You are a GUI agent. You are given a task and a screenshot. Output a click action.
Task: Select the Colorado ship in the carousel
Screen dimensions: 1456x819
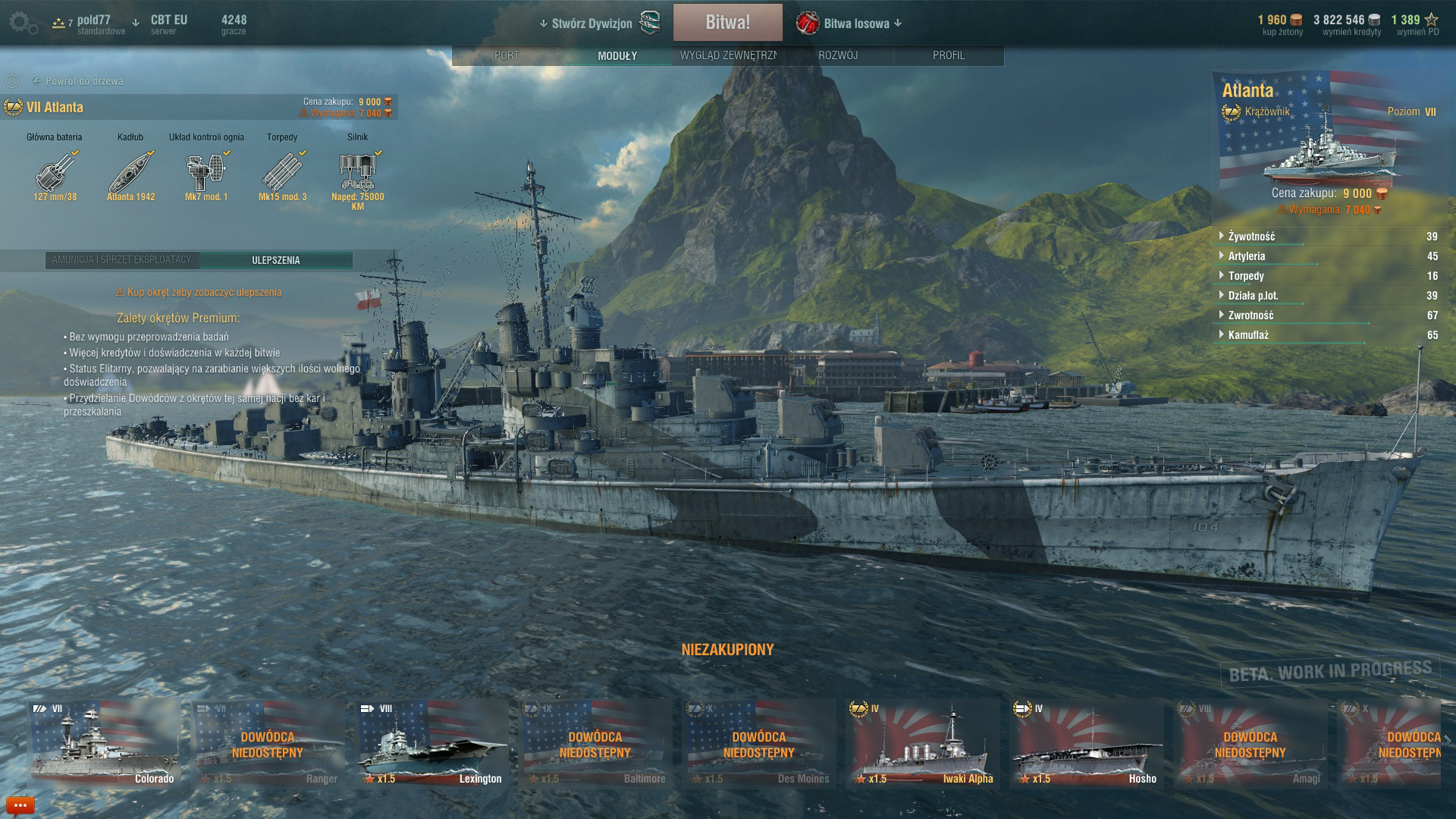point(105,743)
